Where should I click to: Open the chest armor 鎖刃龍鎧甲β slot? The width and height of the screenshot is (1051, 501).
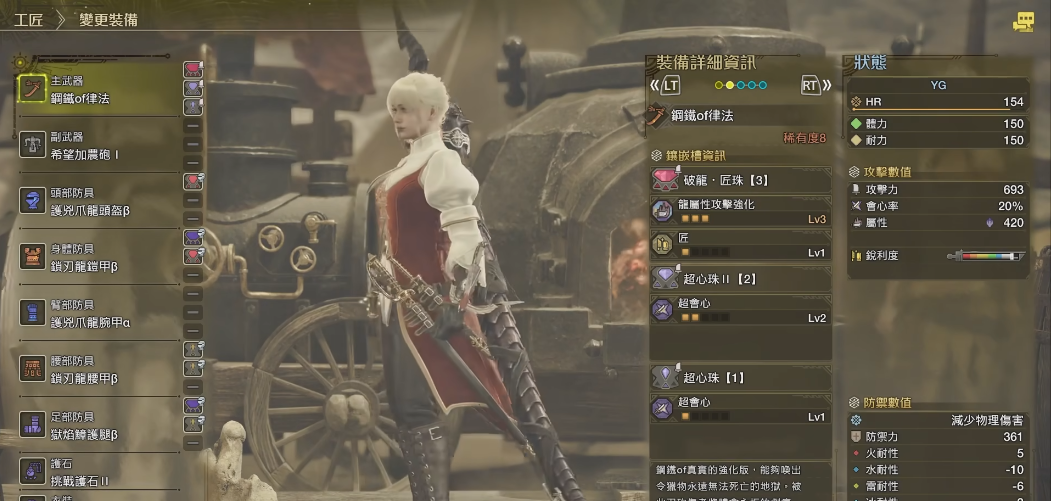click(x=98, y=258)
